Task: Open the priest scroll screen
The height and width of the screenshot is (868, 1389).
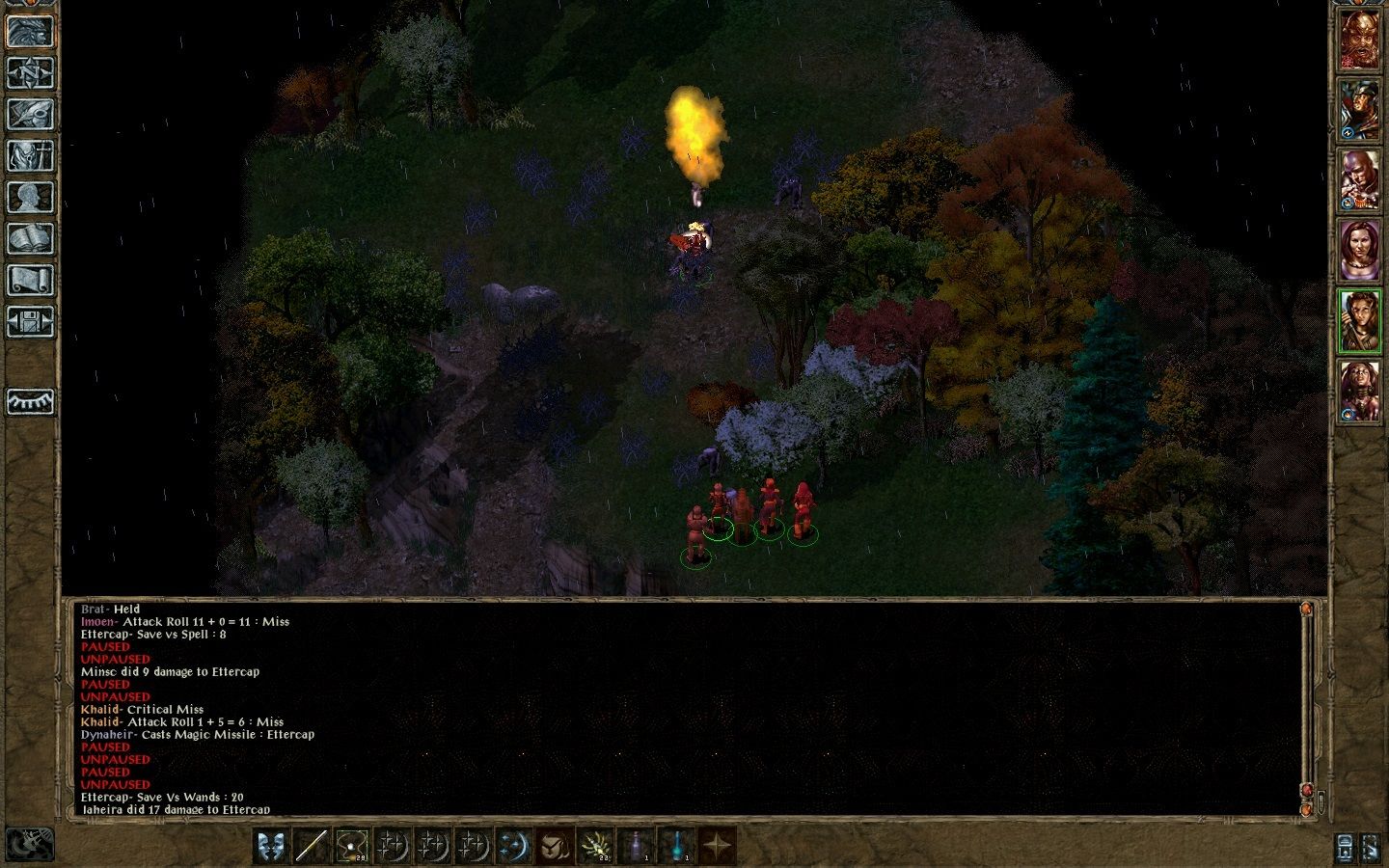Action: [x=30, y=280]
